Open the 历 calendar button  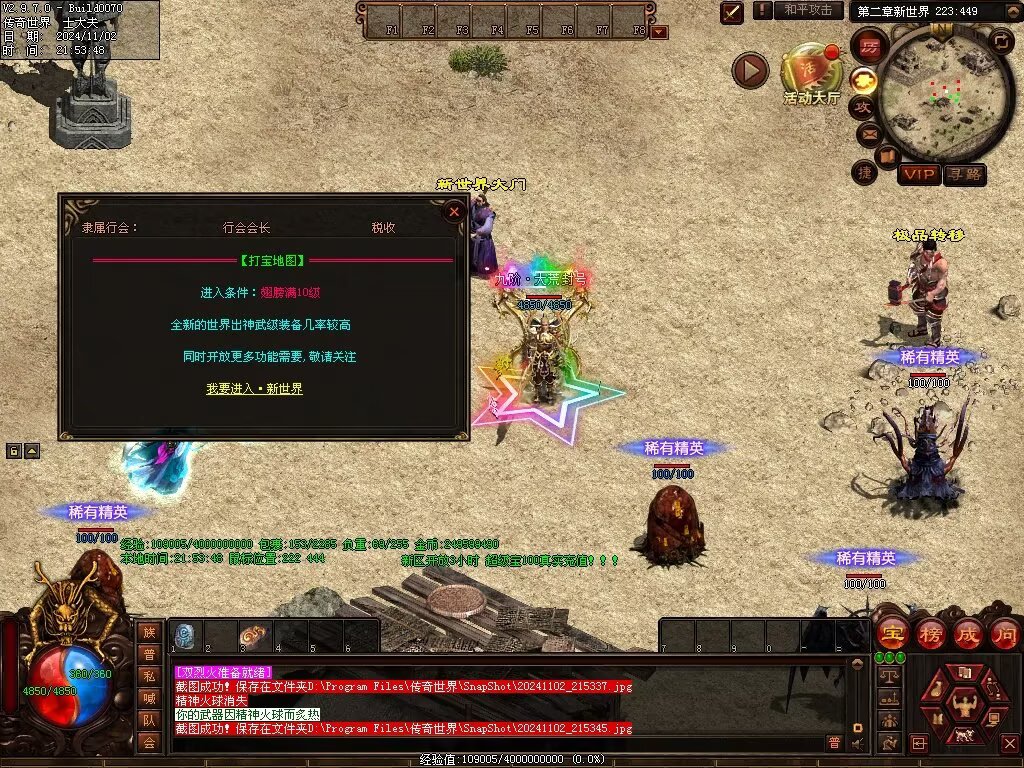point(869,46)
